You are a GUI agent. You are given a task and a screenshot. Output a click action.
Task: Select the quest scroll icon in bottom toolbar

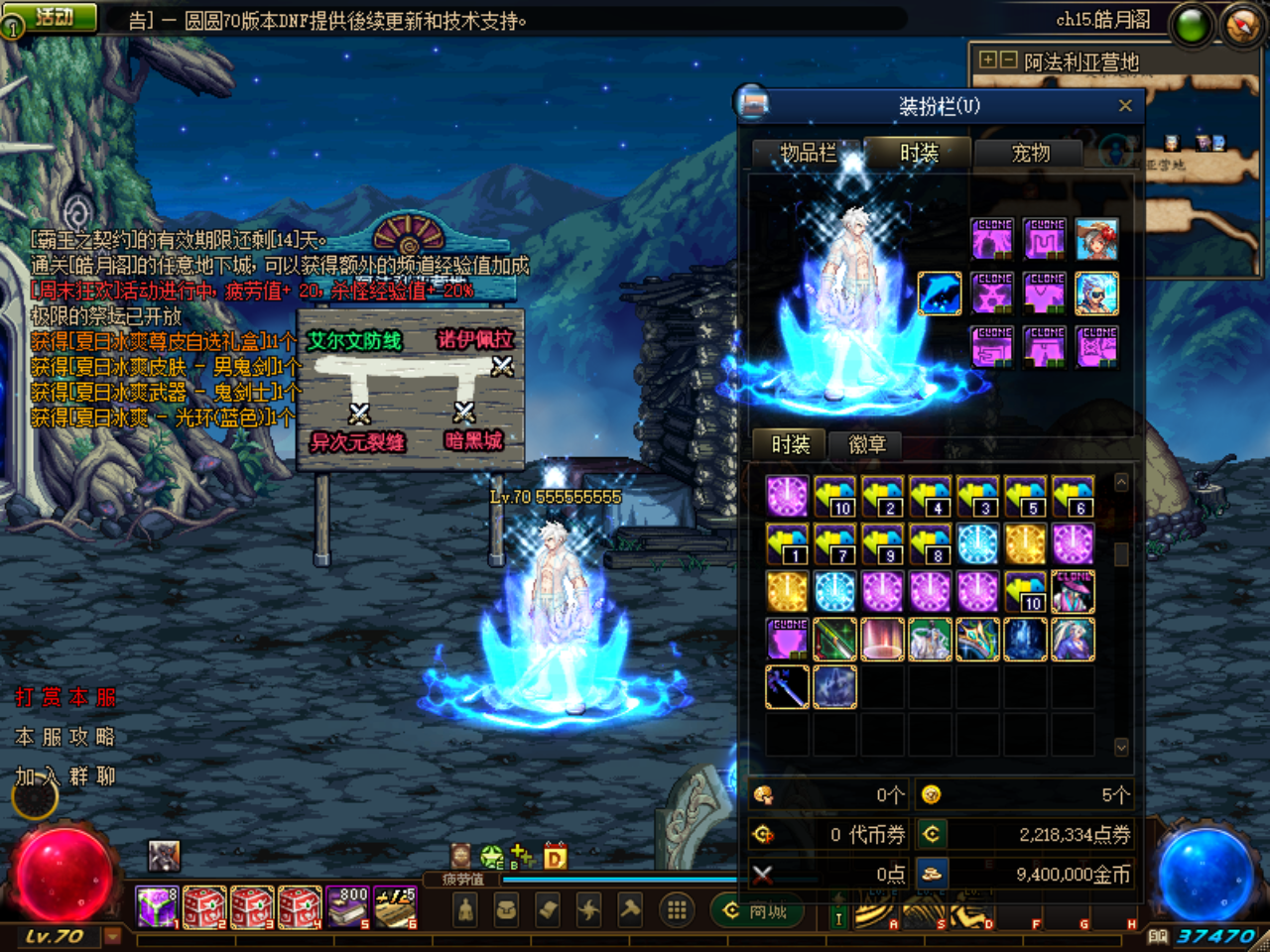pos(547,909)
